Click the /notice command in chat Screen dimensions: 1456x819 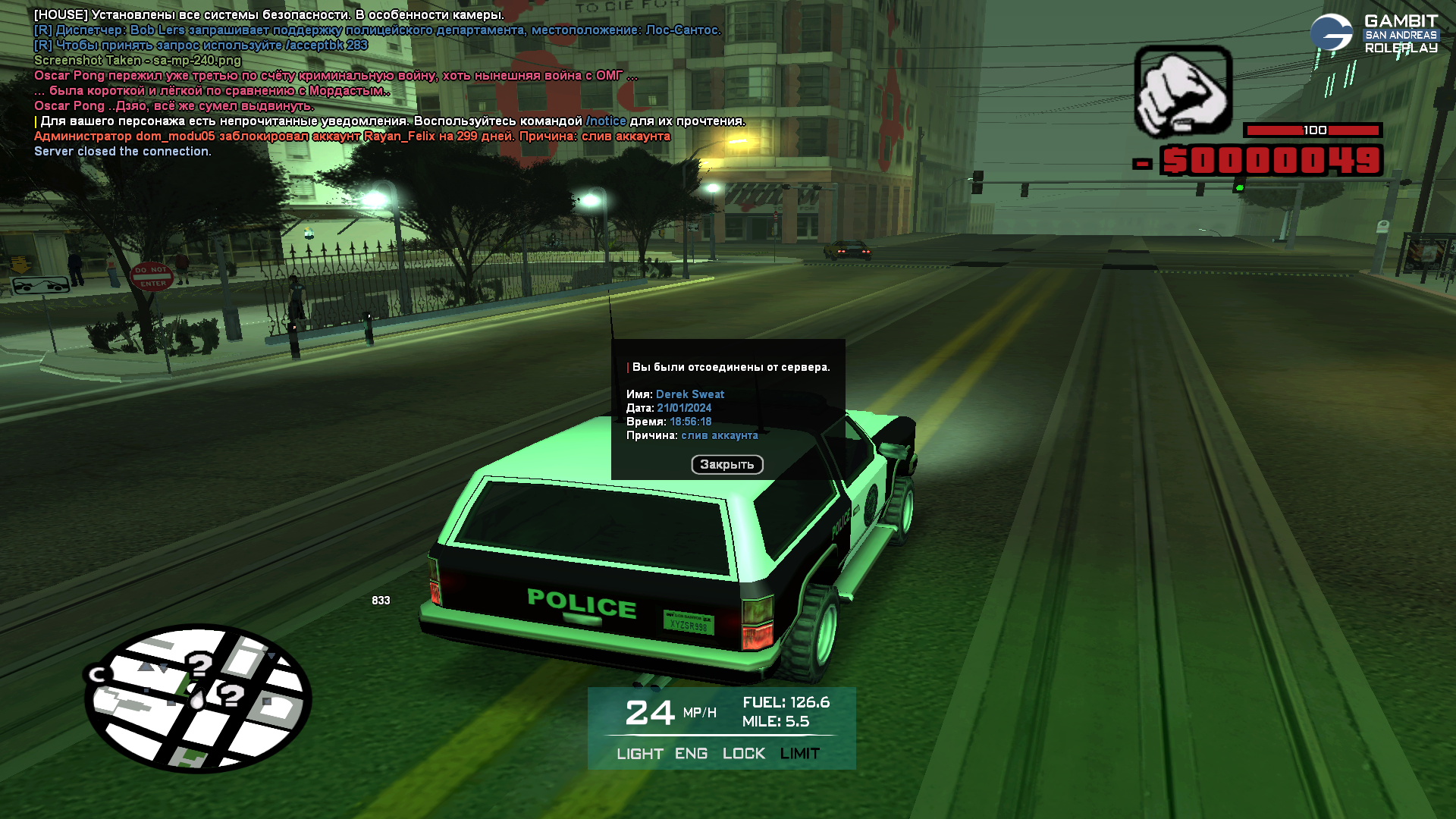click(x=606, y=121)
